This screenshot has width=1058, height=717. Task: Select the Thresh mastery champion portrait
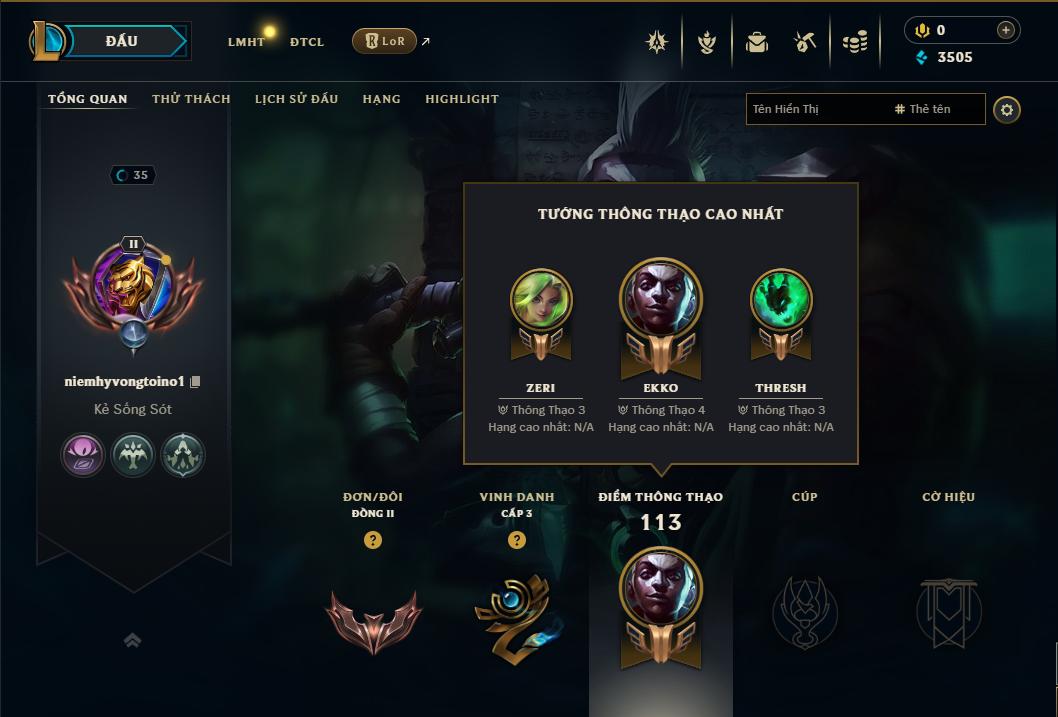[x=781, y=300]
